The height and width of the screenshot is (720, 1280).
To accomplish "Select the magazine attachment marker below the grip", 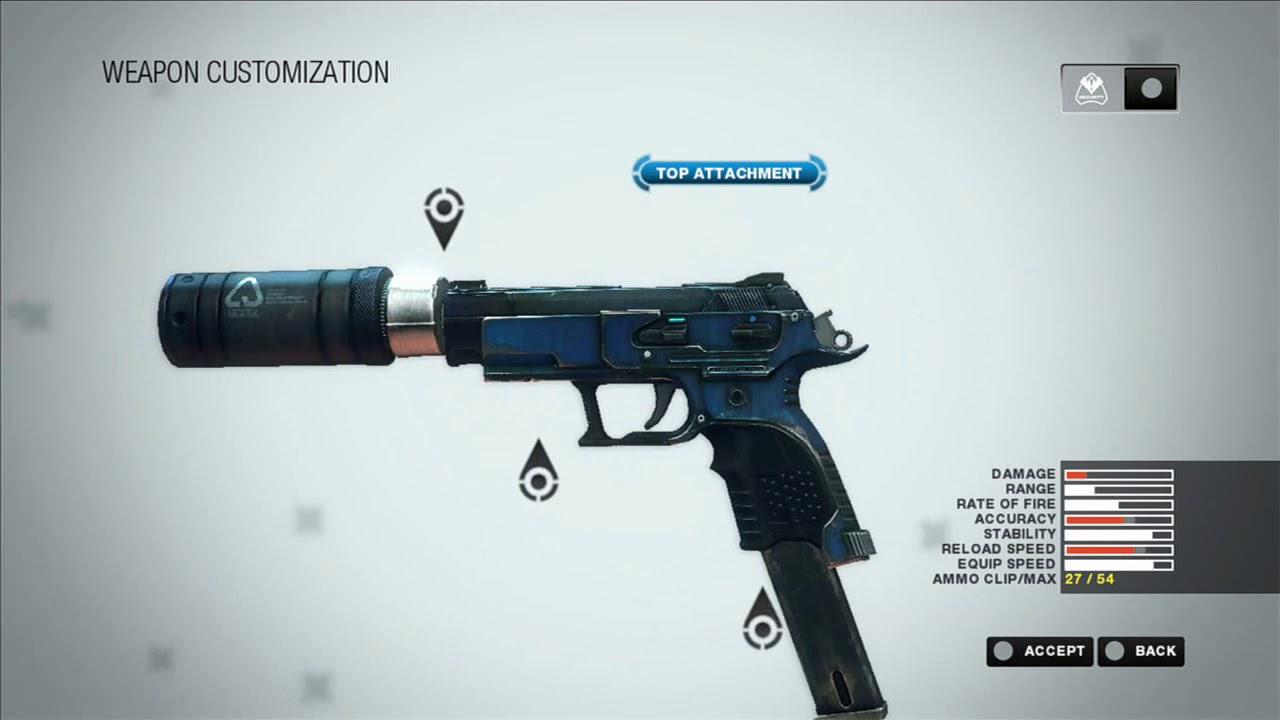I will tap(762, 630).
